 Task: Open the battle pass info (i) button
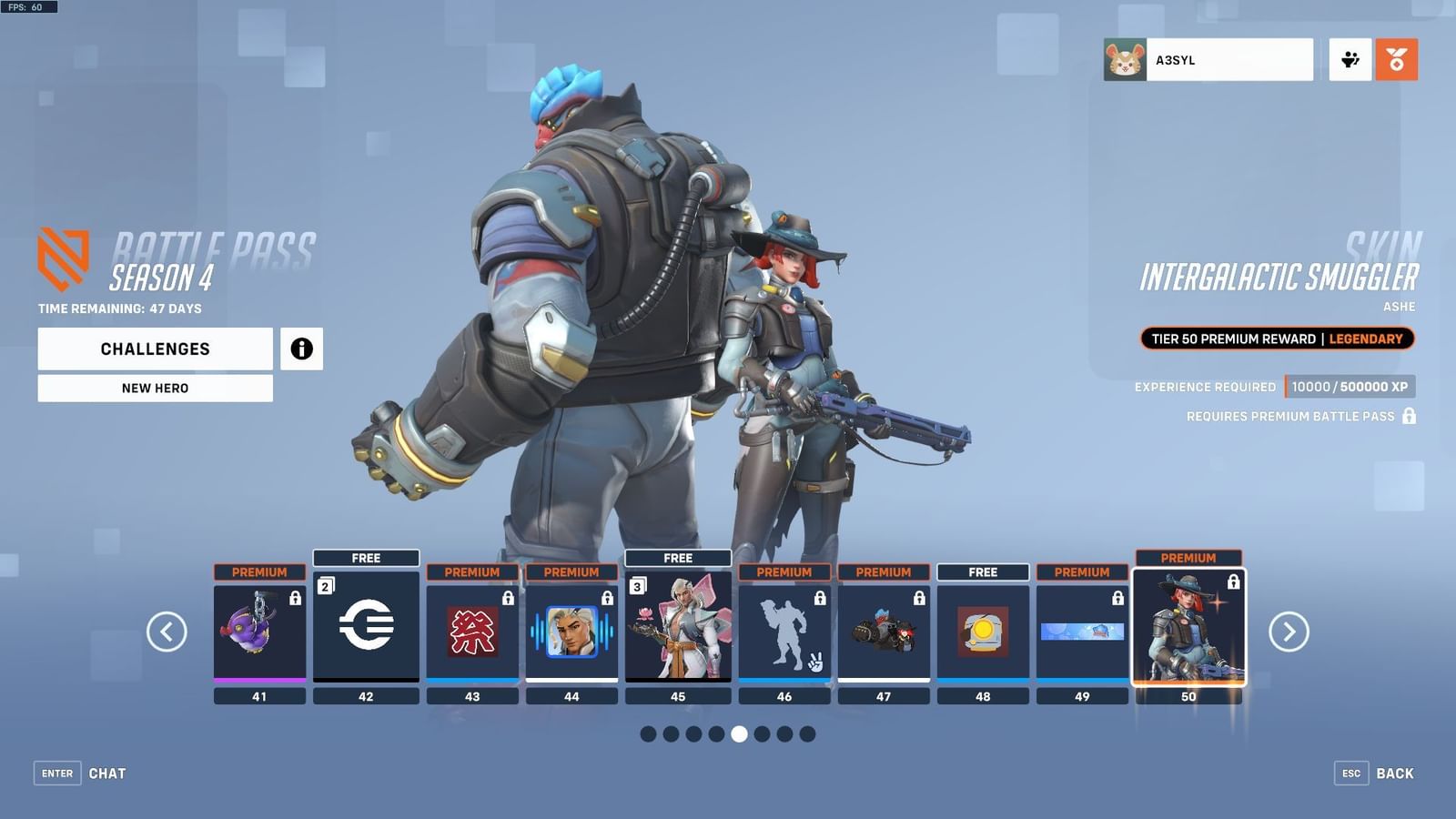[300, 349]
